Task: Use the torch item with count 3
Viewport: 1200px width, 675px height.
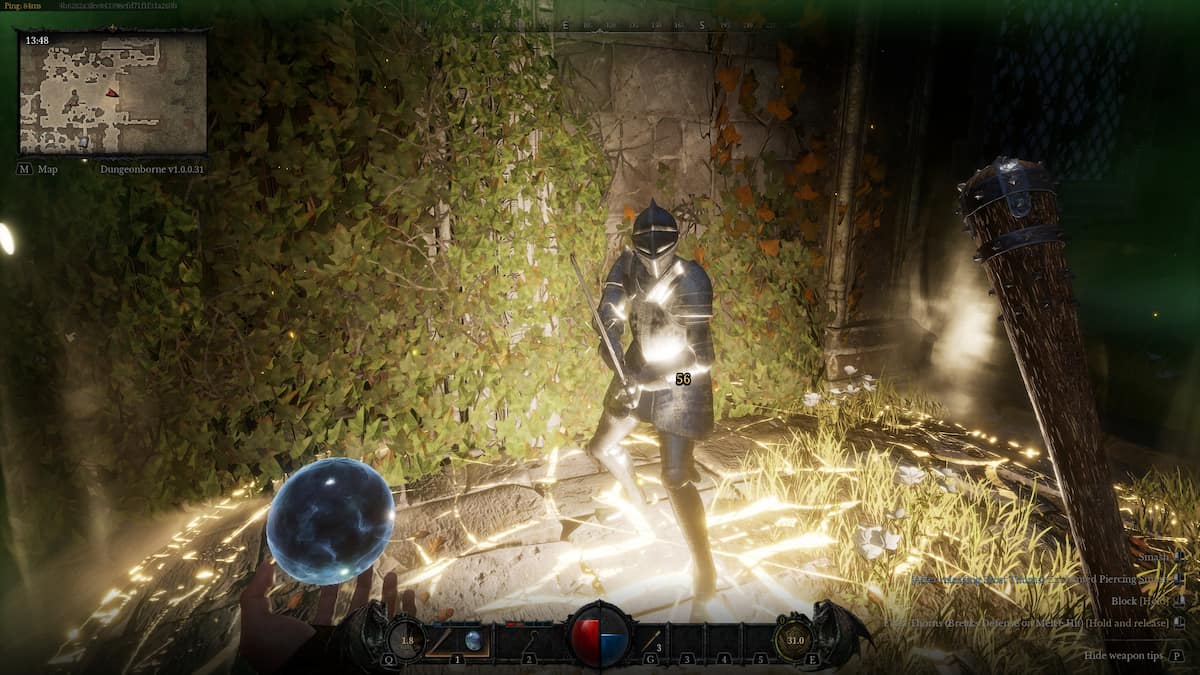Action: pyautogui.click(x=653, y=640)
